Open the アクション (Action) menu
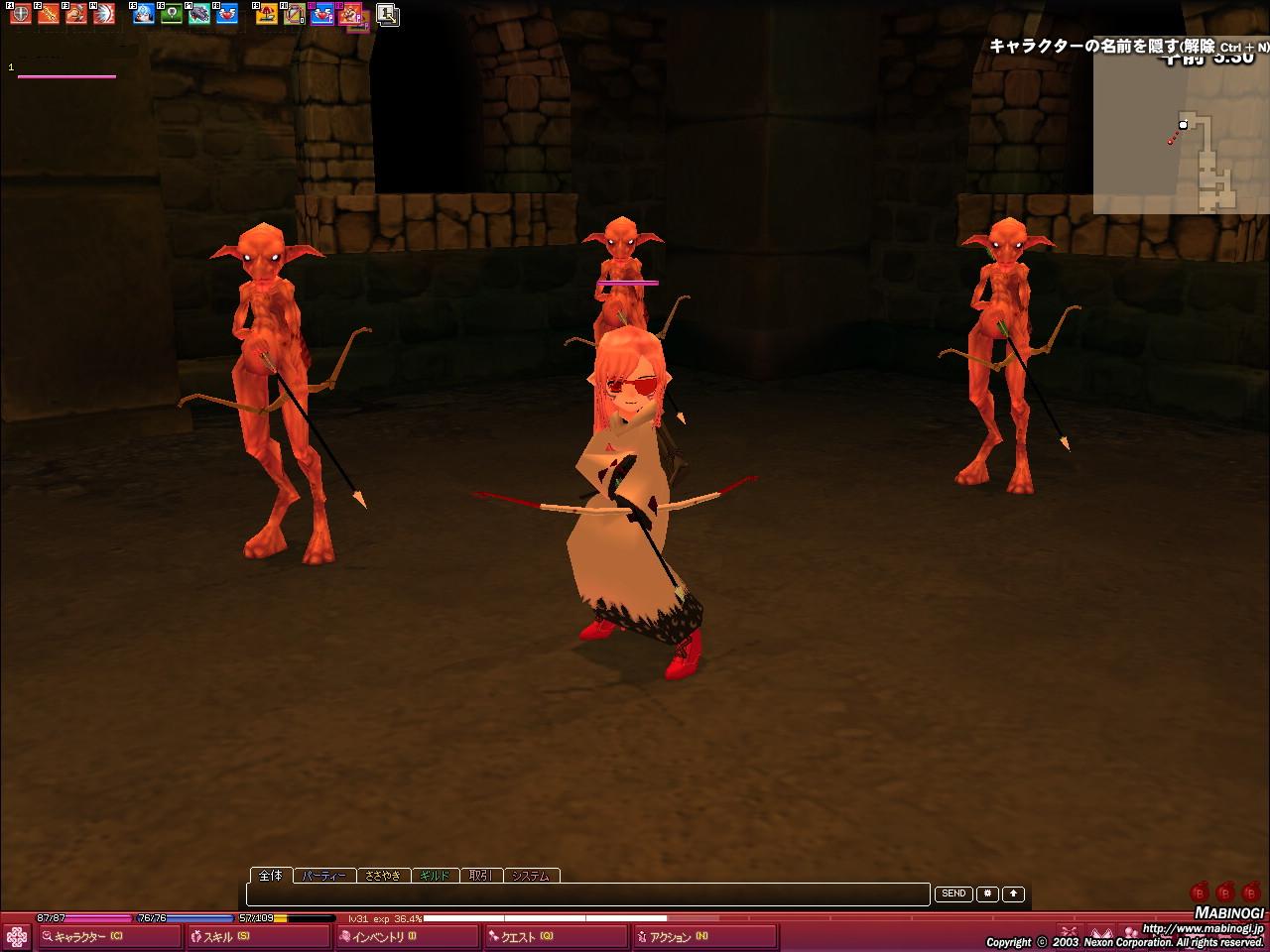 tap(675, 936)
